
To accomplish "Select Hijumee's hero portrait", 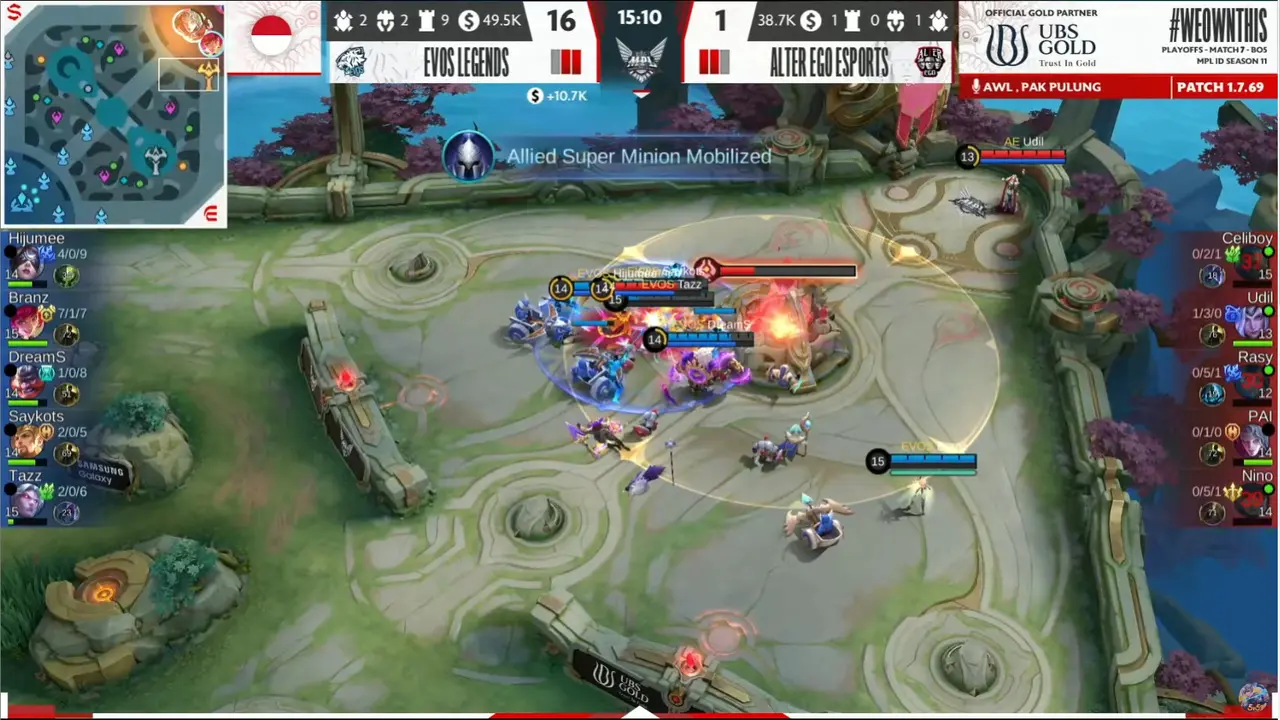I will click(x=27, y=262).
